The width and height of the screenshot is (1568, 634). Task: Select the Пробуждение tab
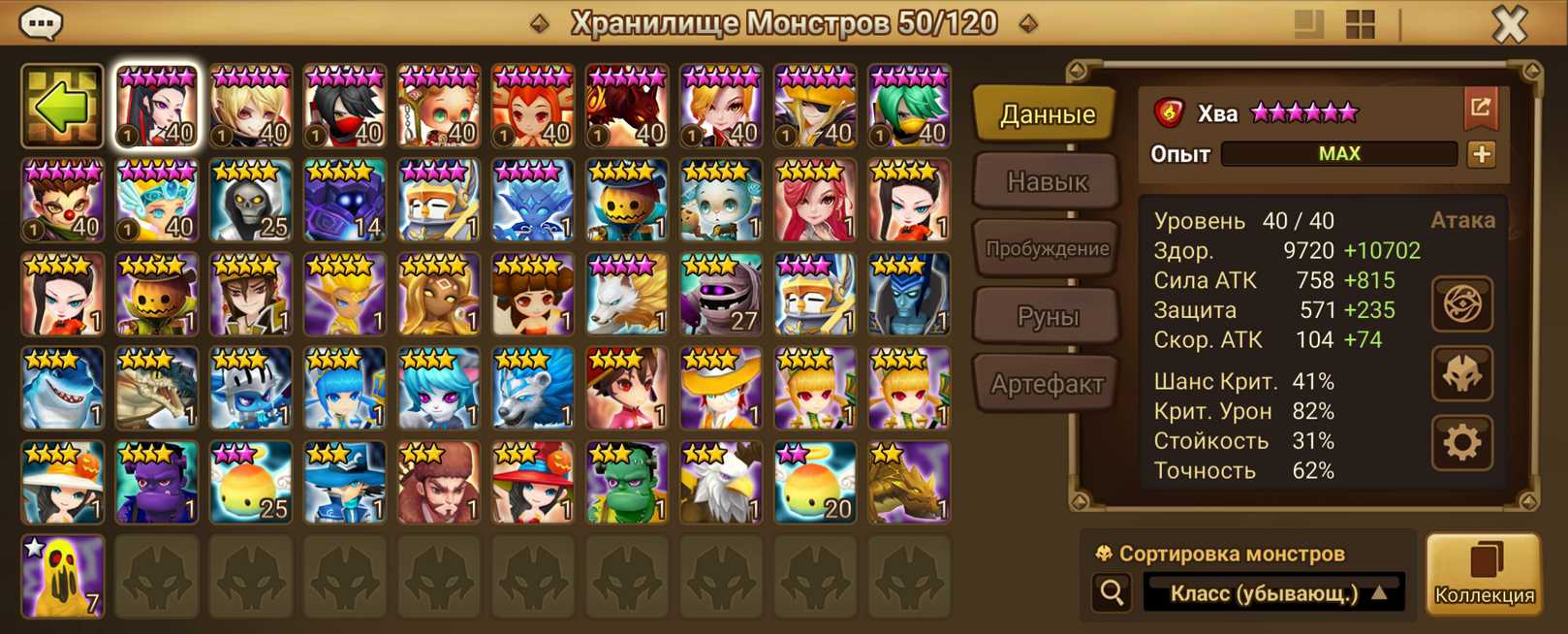tap(1047, 249)
